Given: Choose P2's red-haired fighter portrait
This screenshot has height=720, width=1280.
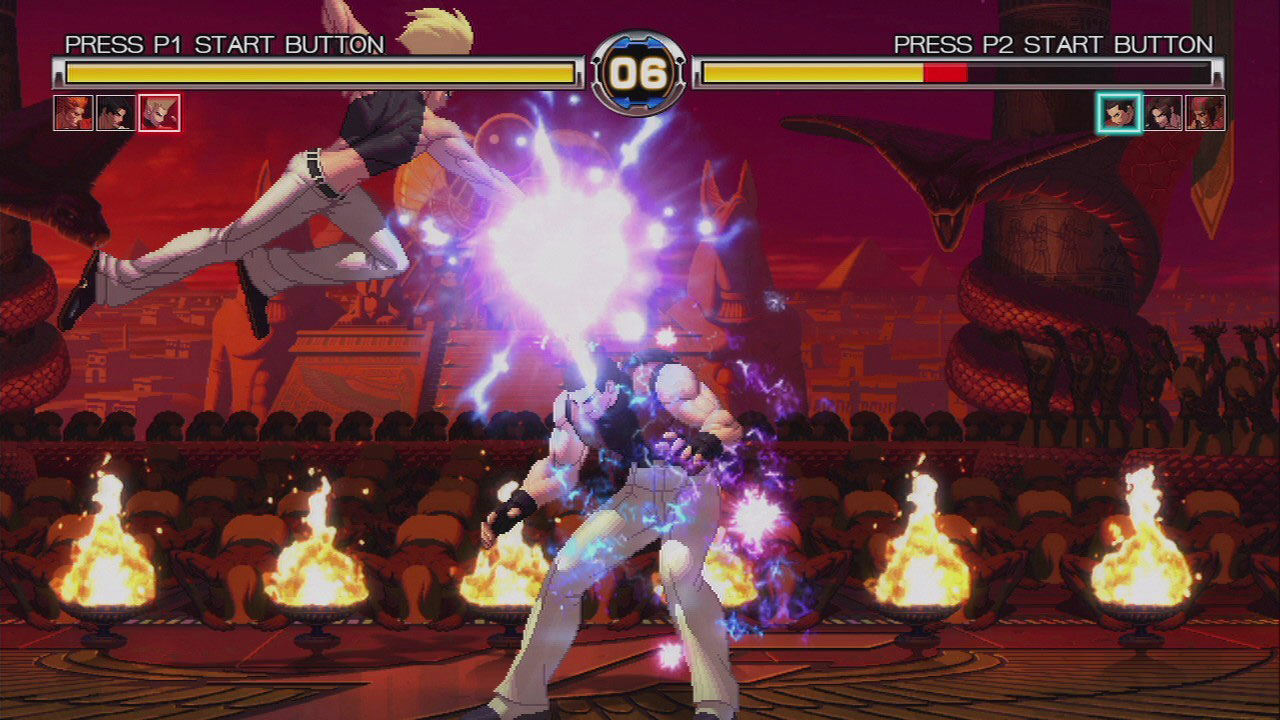Looking at the screenshot, I should click(x=1205, y=113).
